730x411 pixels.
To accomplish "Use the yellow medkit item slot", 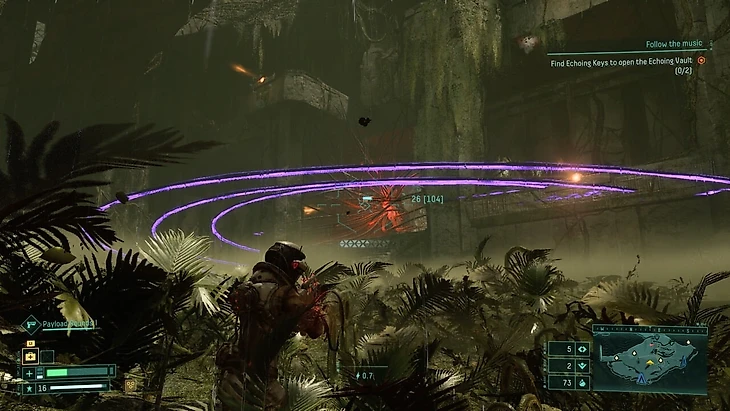I will [30, 356].
